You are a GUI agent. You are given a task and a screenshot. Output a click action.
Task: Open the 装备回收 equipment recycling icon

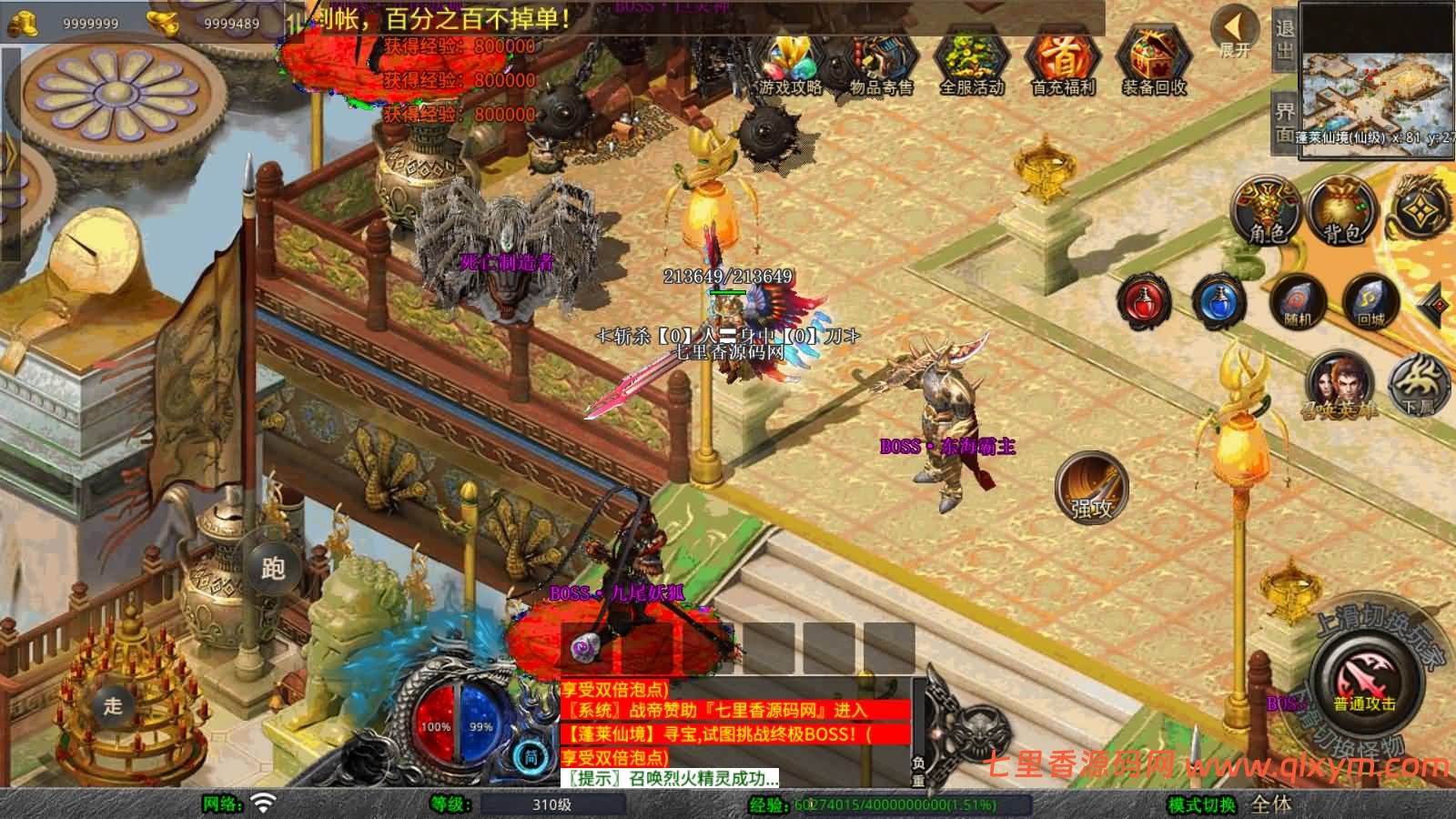tap(1152, 64)
